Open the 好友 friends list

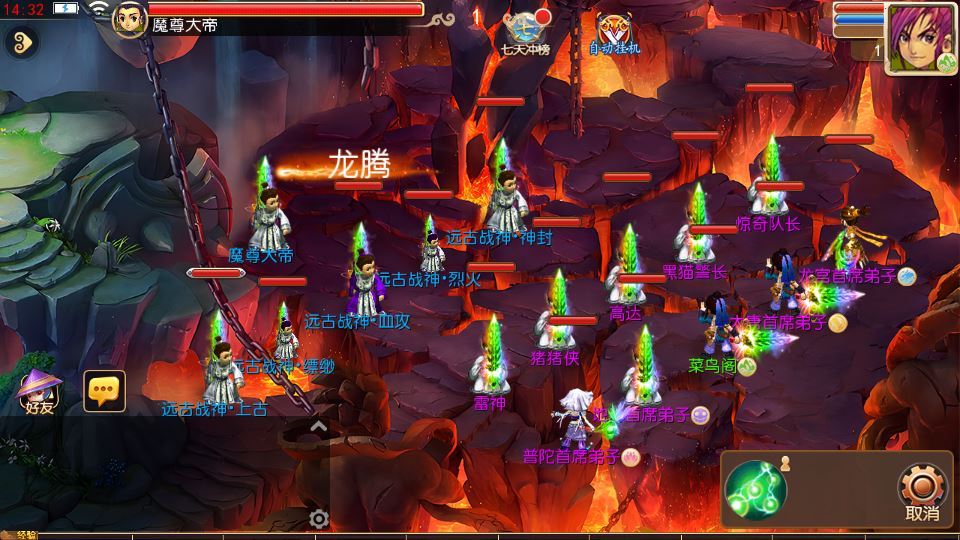[39, 390]
